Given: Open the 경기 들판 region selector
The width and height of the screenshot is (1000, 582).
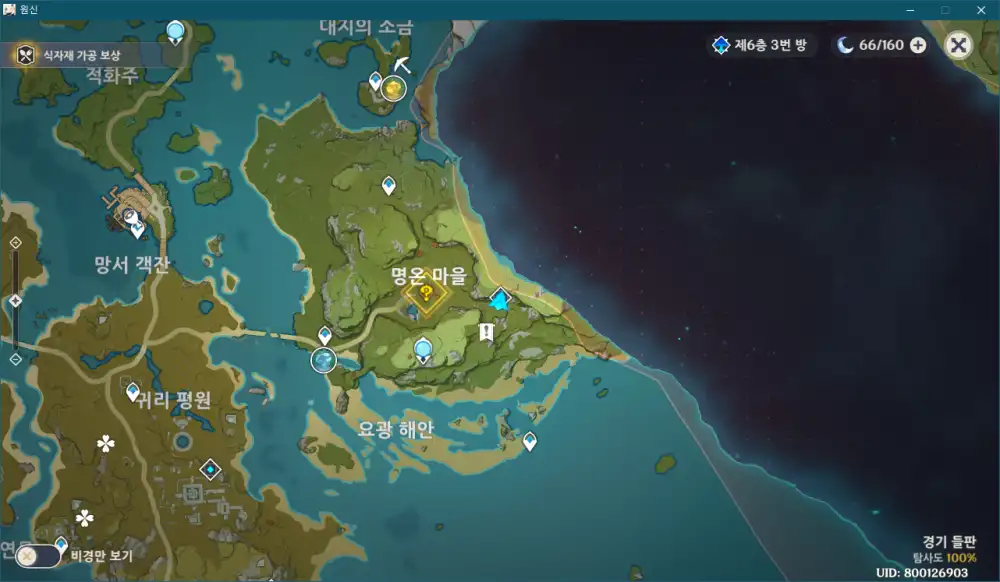Looking at the screenshot, I should (x=950, y=541).
